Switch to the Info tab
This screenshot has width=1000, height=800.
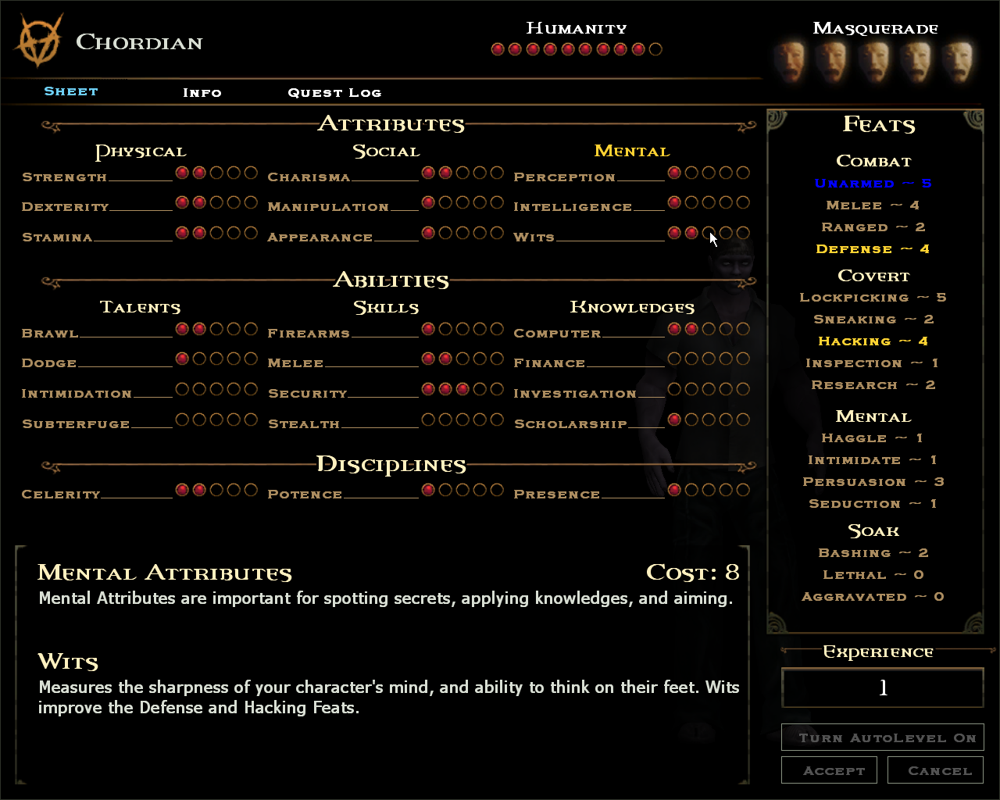click(x=202, y=92)
